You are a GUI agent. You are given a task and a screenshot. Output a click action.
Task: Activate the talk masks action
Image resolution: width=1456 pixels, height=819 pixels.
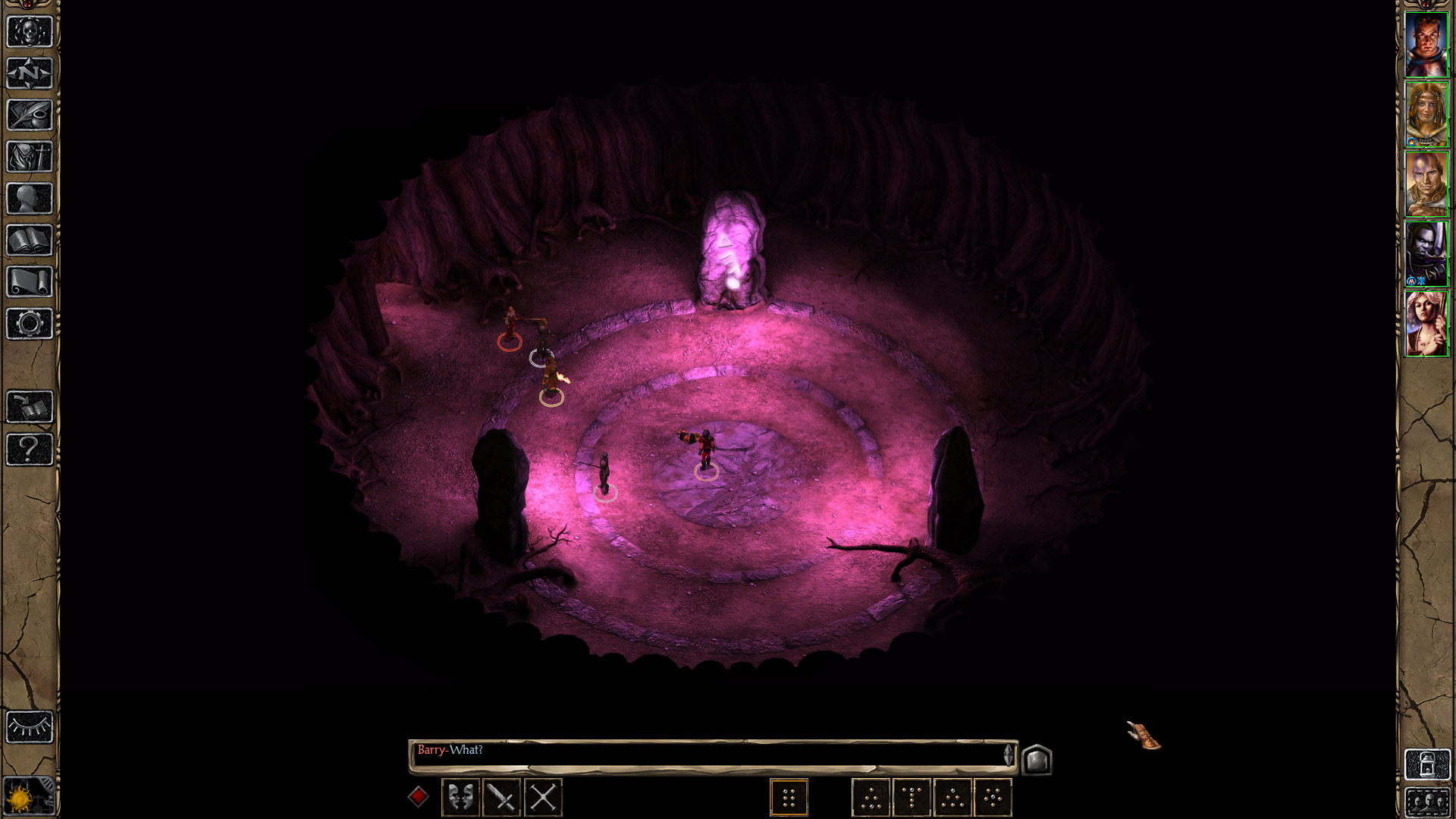460,797
